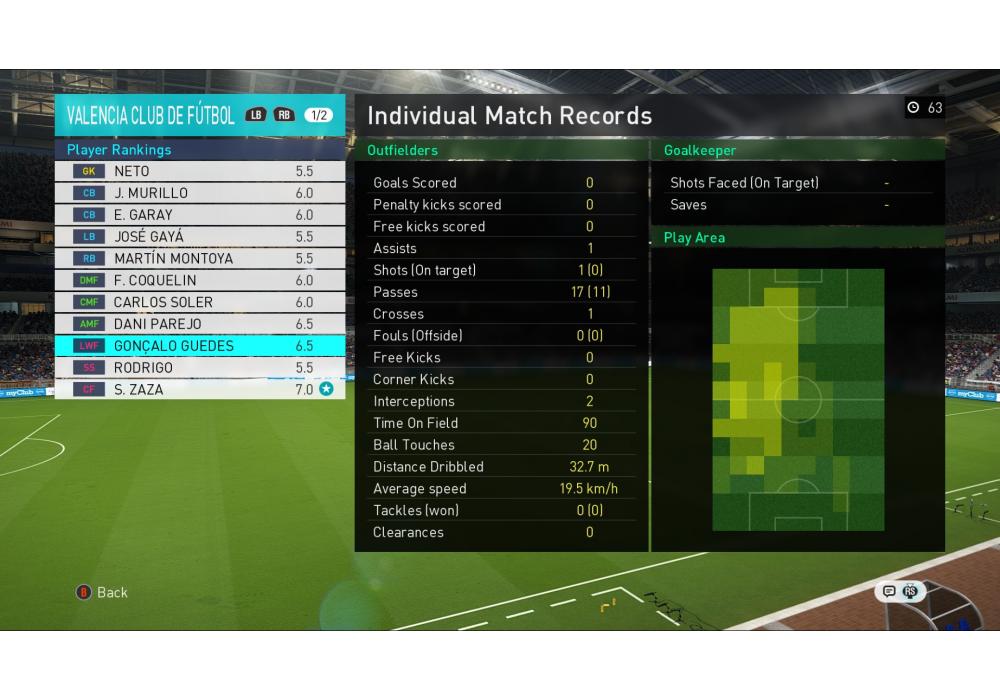
Task: Choose Carlos Soler in the rankings
Action: click(200, 302)
